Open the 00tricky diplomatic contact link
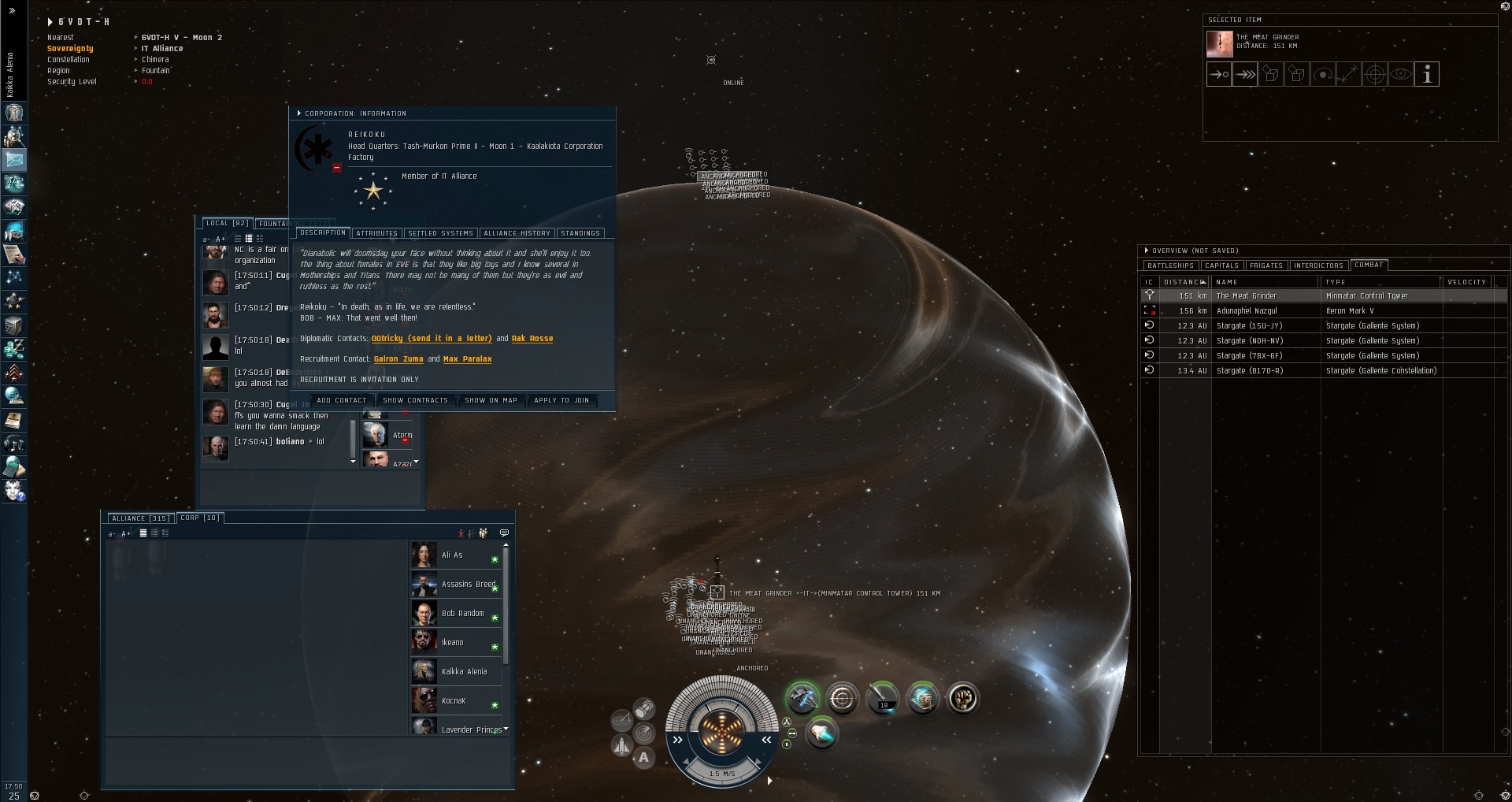1512x802 pixels. coord(431,339)
